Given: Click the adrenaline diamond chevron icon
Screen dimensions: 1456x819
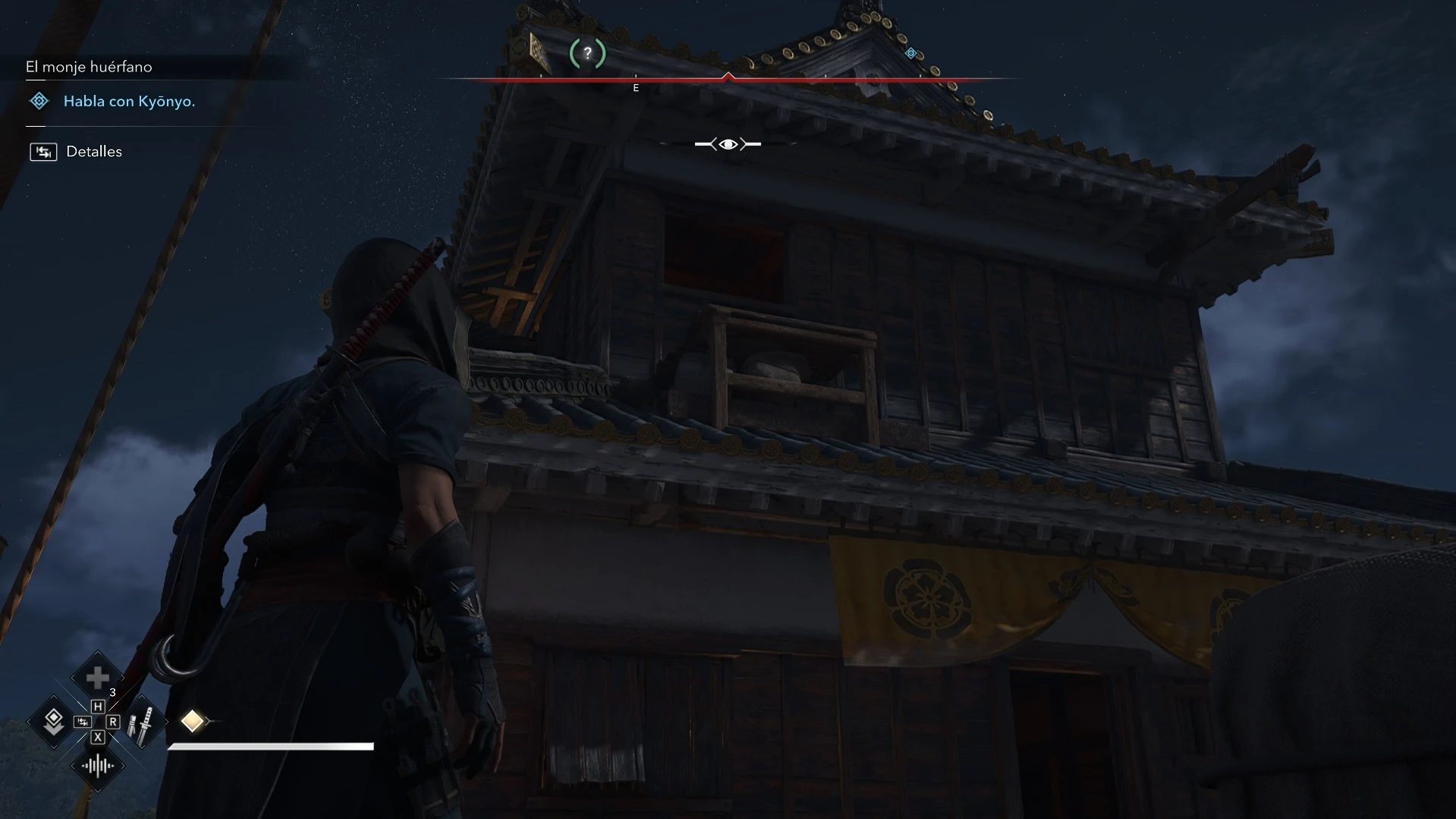Looking at the screenshot, I should click(53, 722).
